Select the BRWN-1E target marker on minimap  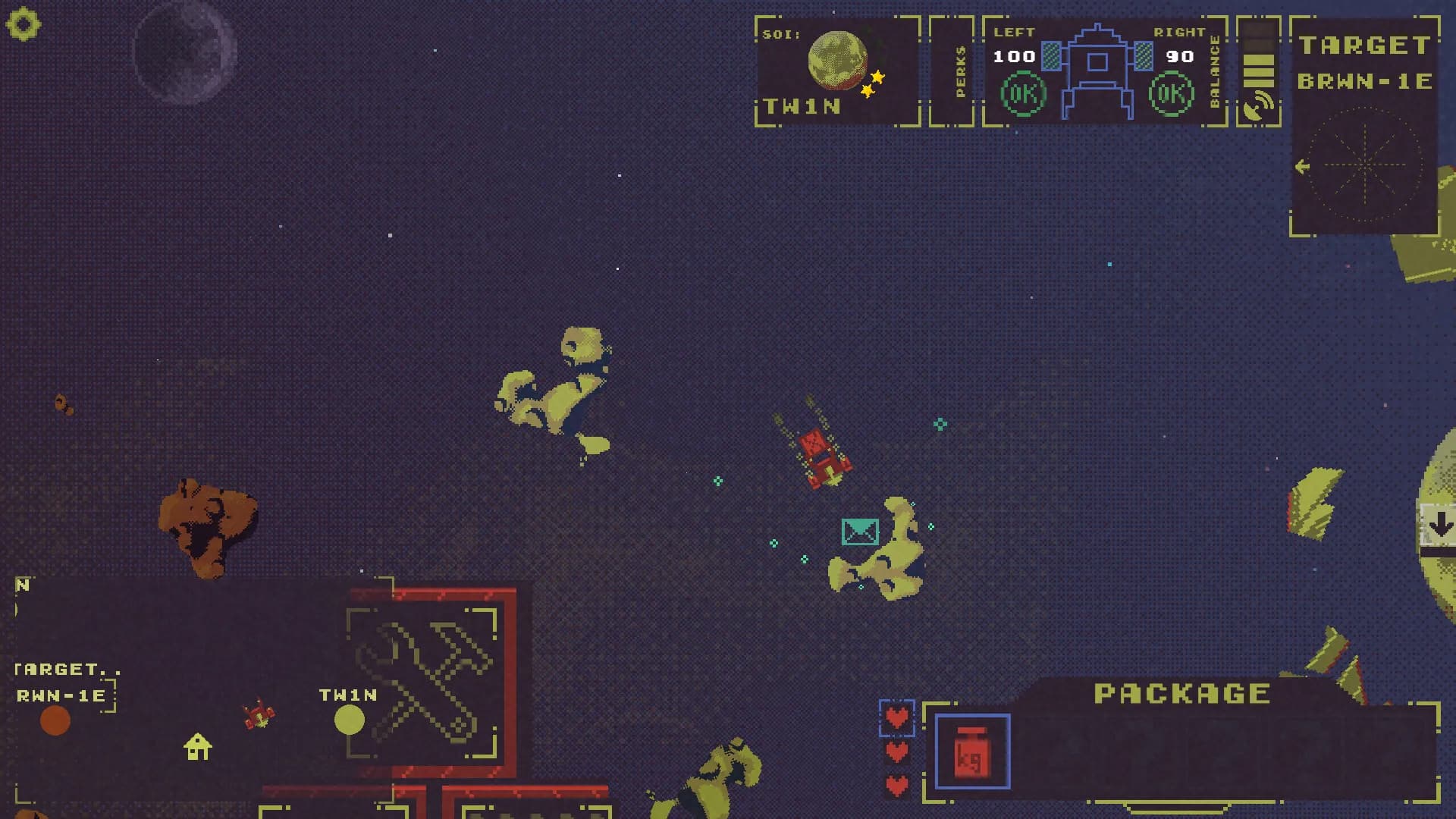(55, 720)
